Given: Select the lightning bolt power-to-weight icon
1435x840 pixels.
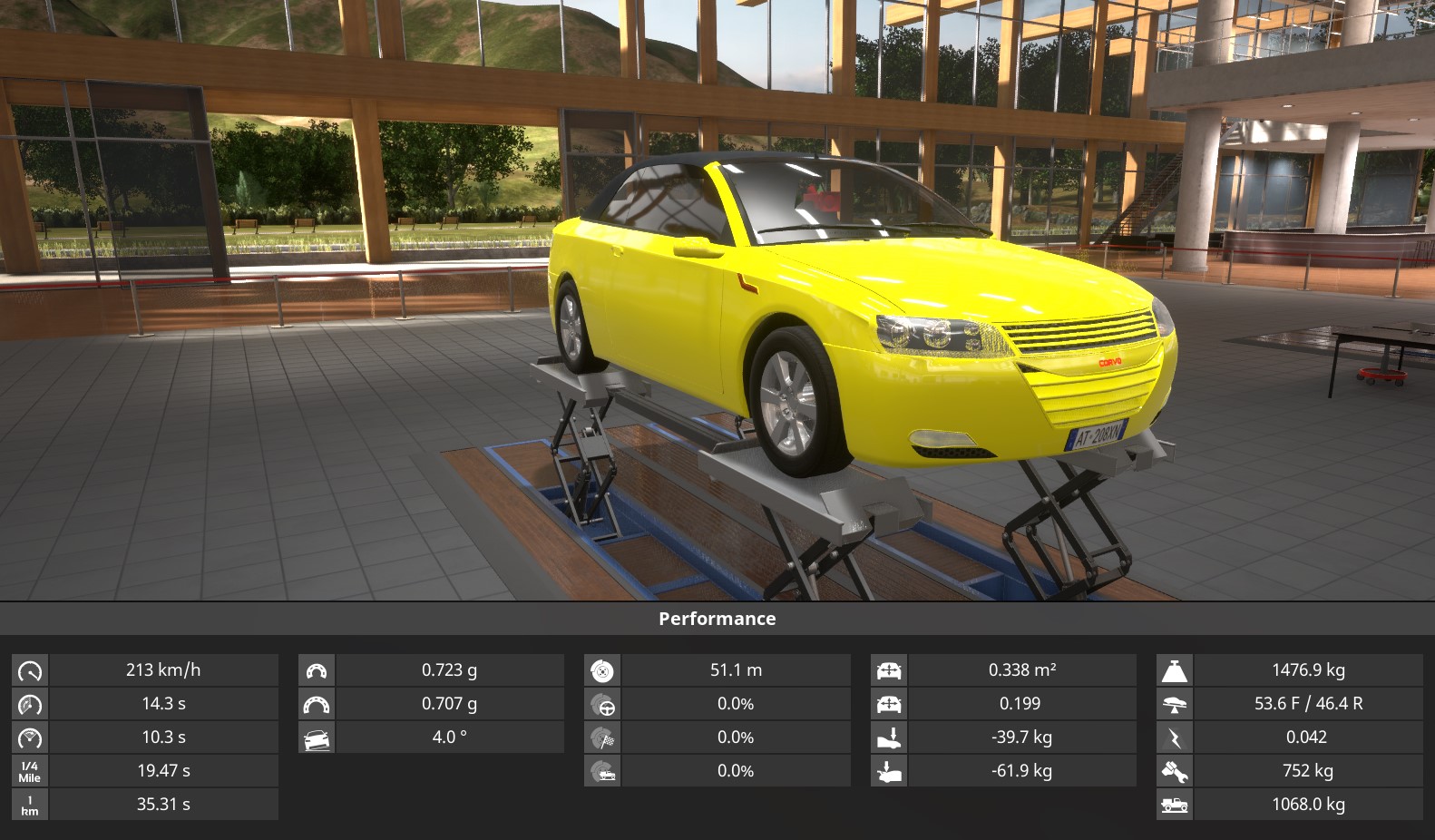Looking at the screenshot, I should click(1175, 737).
